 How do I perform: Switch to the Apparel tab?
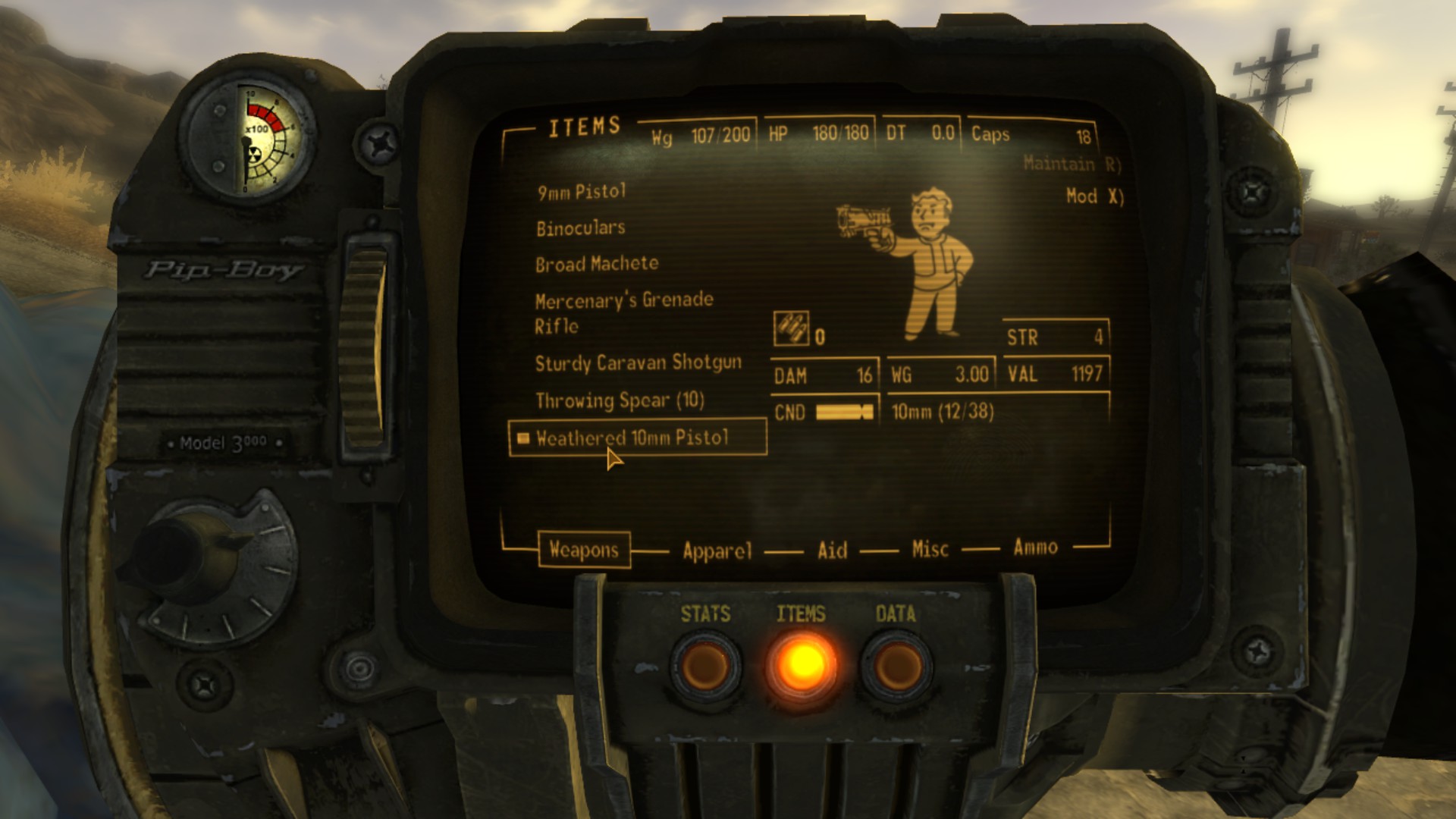coord(717,551)
